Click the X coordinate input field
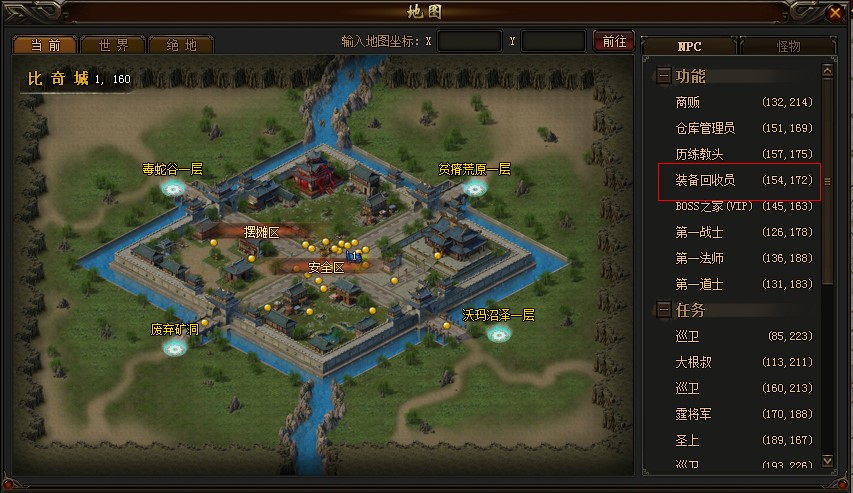Screen dimensions: 853x493 tap(469, 41)
